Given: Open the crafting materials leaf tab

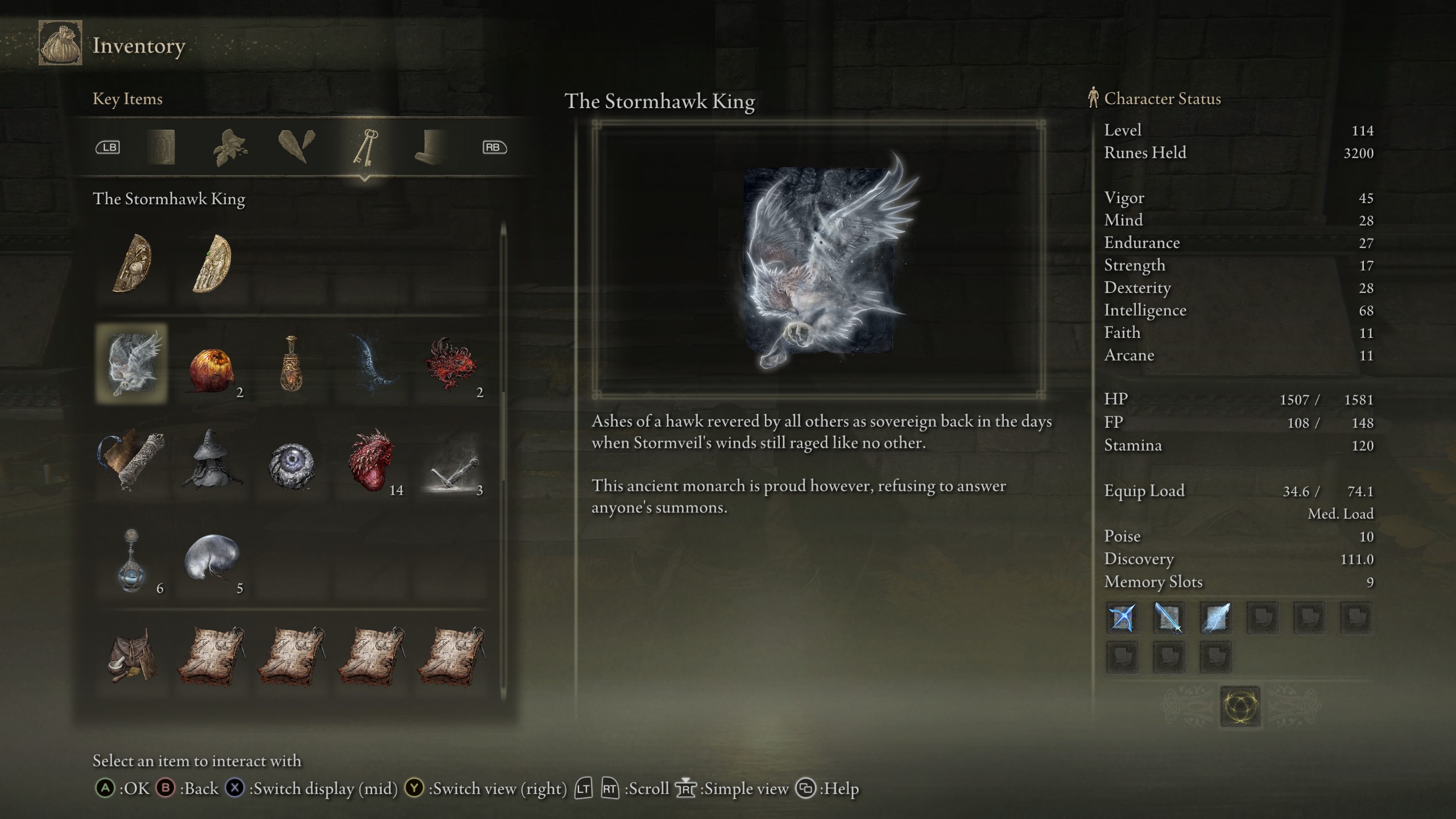Looking at the screenshot, I should click(229, 147).
